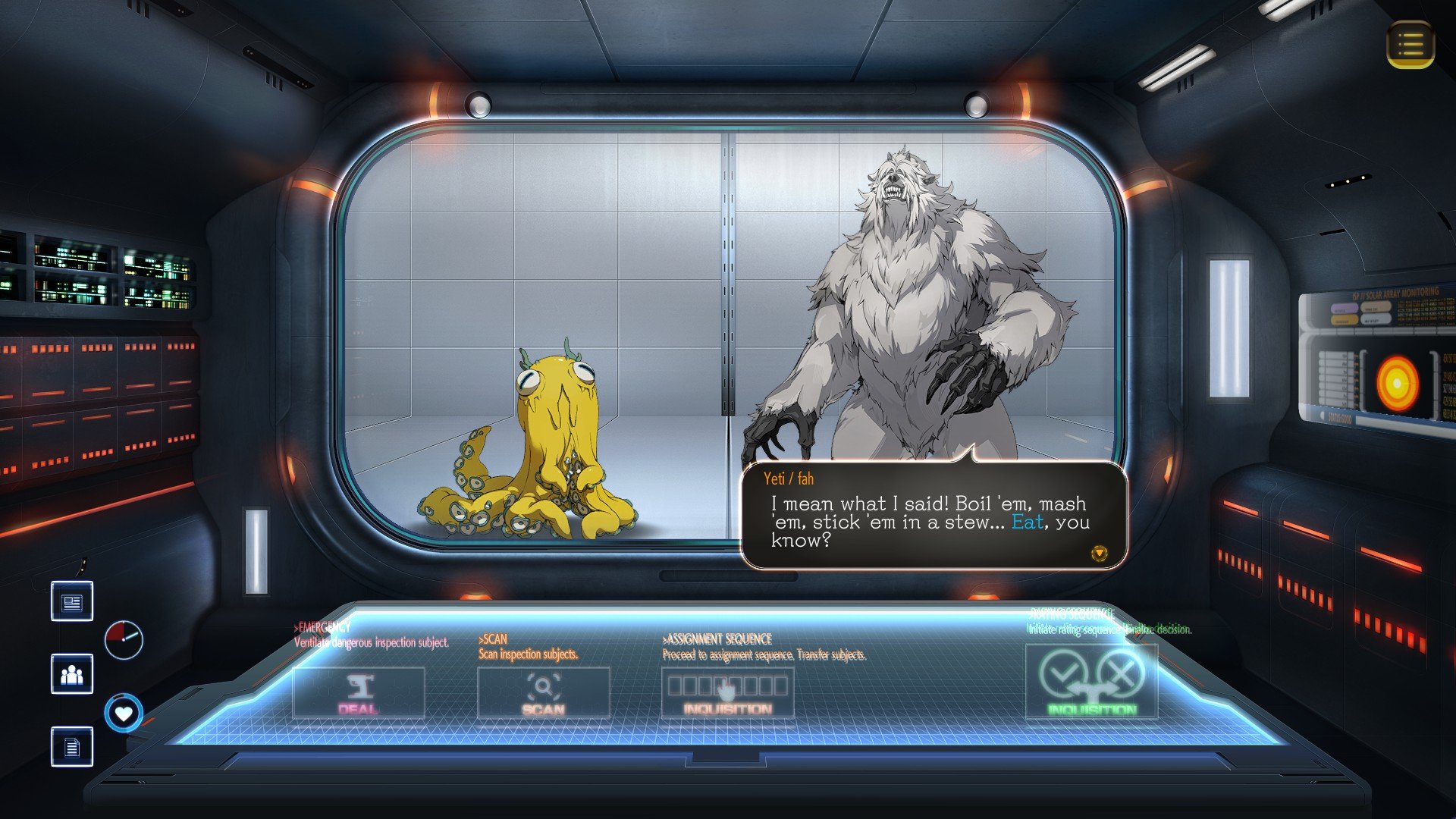Viewport: 1456px width, 819px height.
Task: Start the Assignment Sequence inquisition
Action: click(x=727, y=692)
